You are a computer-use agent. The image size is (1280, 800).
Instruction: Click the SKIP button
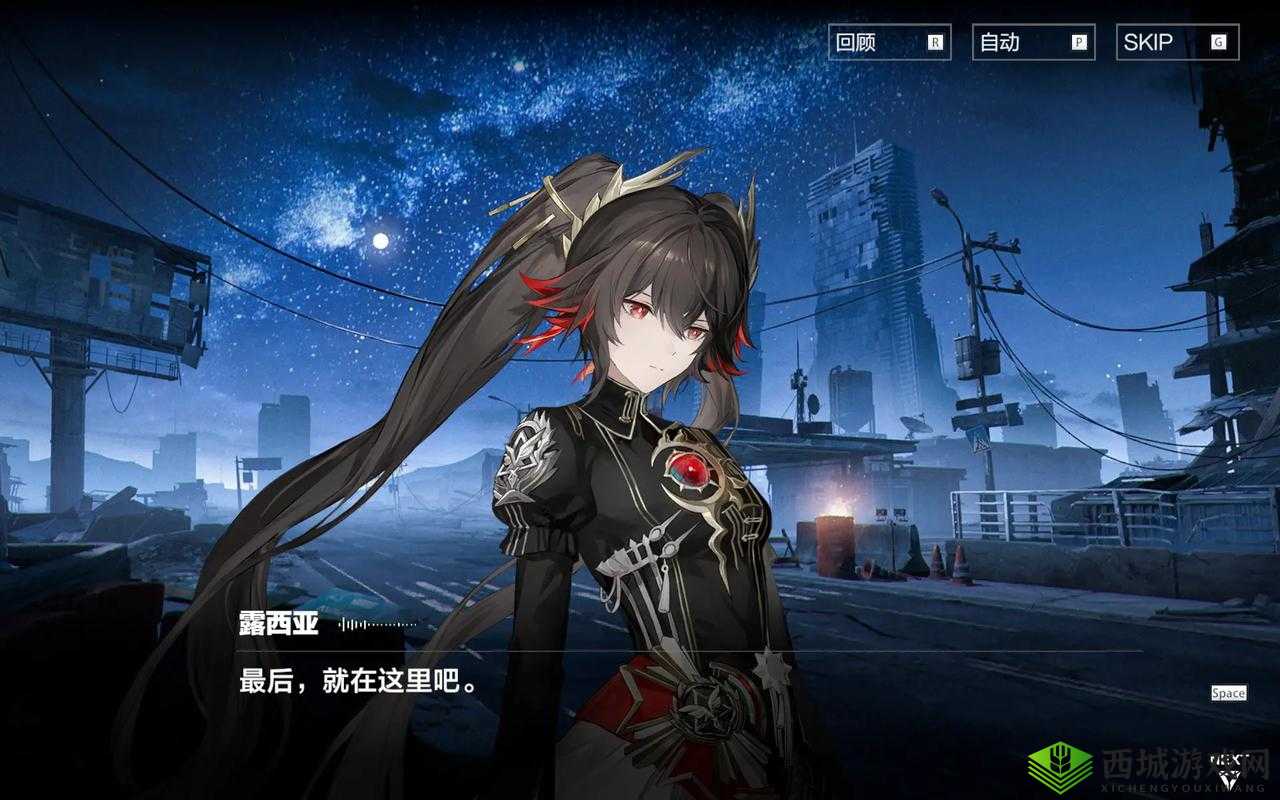(x=1177, y=42)
